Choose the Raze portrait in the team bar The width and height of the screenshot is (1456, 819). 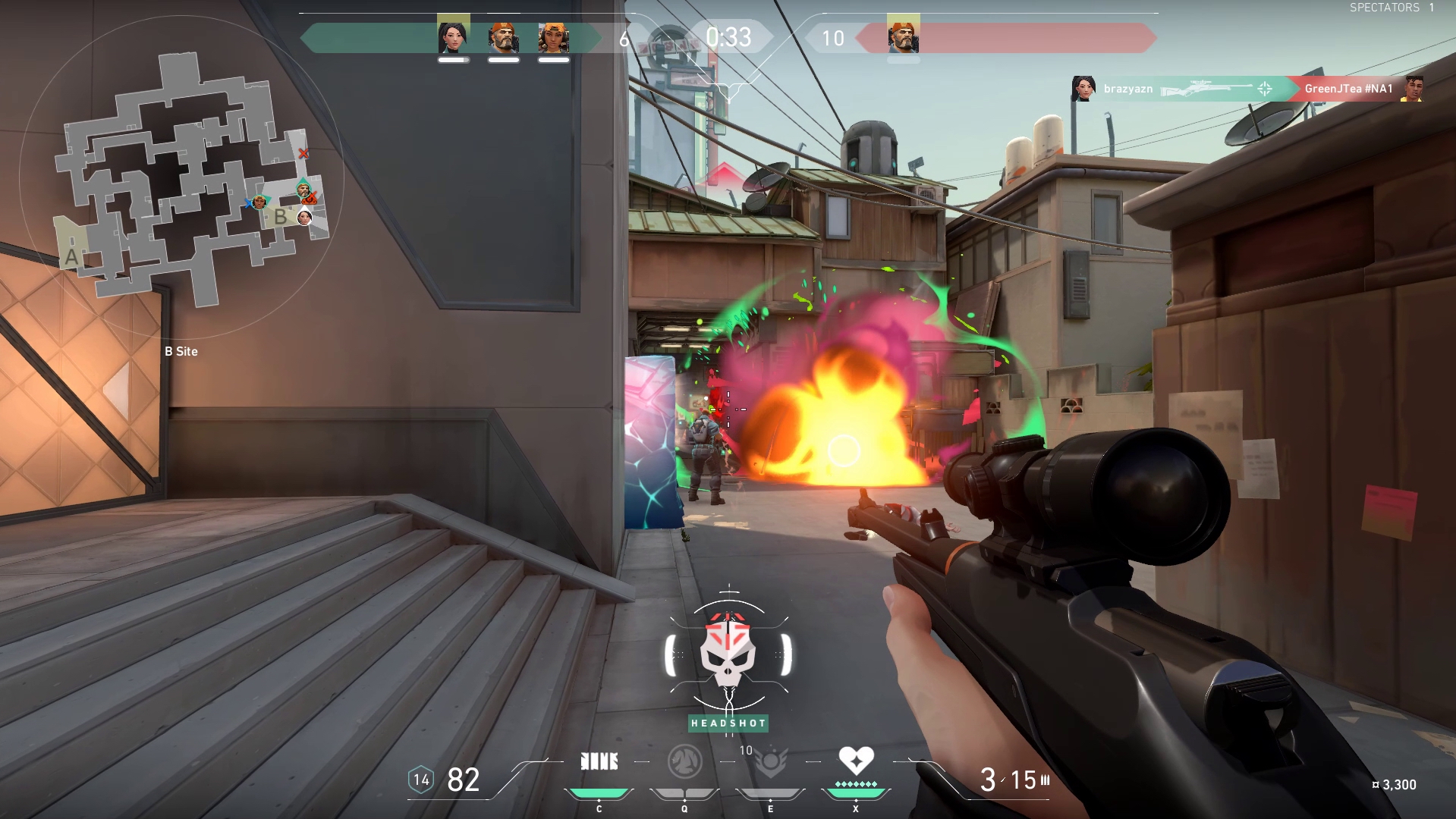coord(553,37)
